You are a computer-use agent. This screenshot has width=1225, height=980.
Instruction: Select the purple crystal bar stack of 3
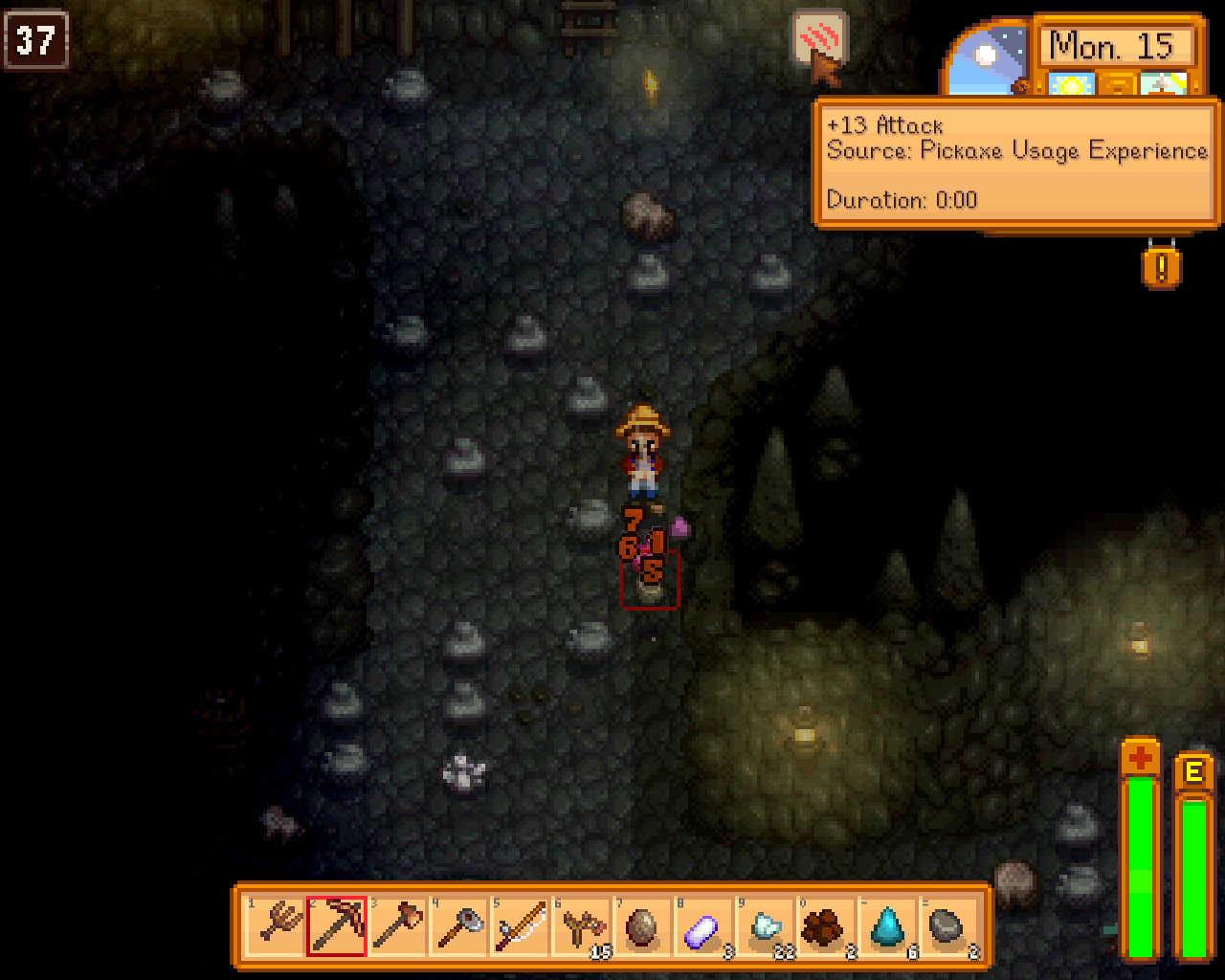click(704, 926)
